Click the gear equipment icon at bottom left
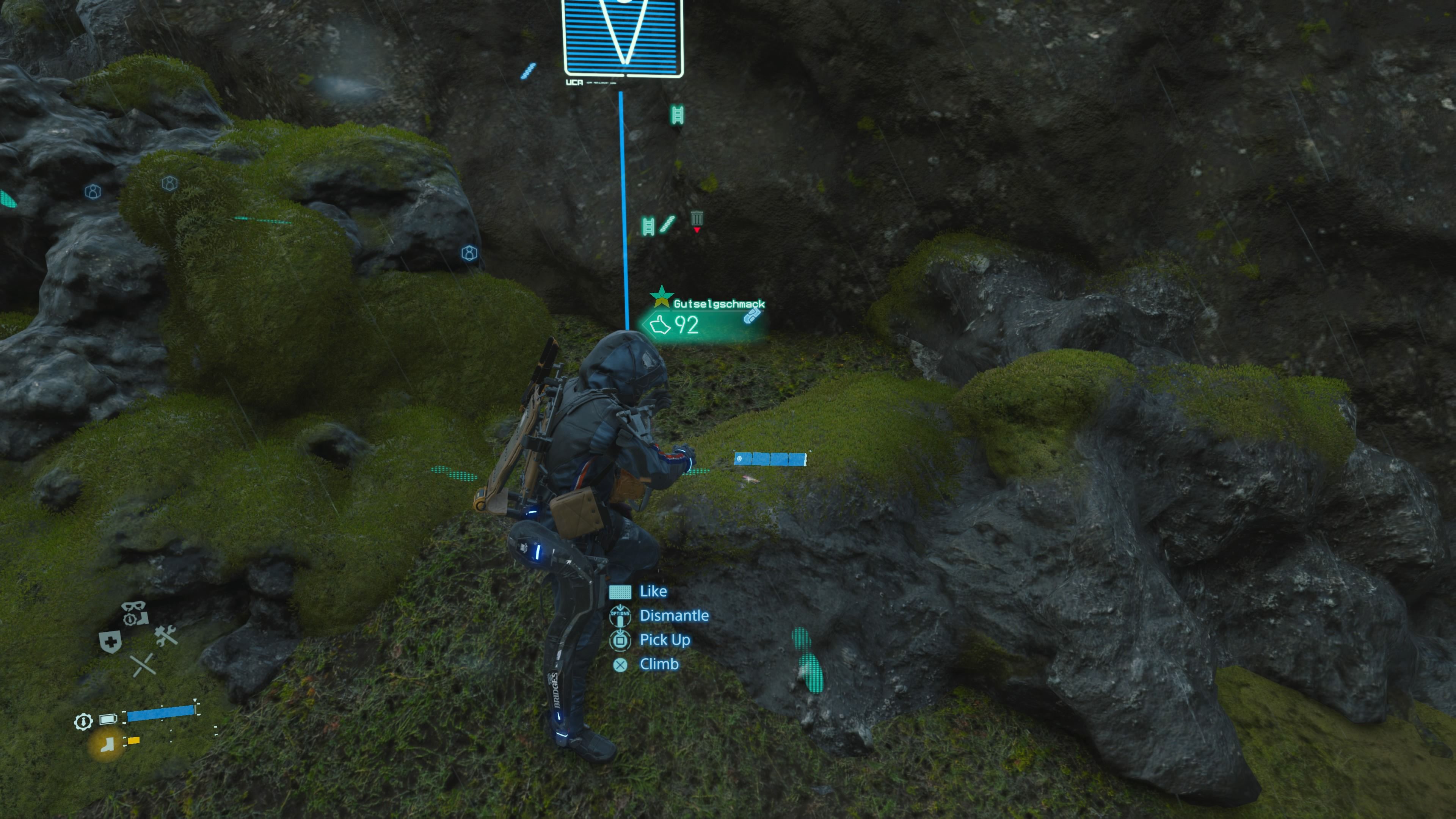The image size is (1456, 819). (84, 722)
